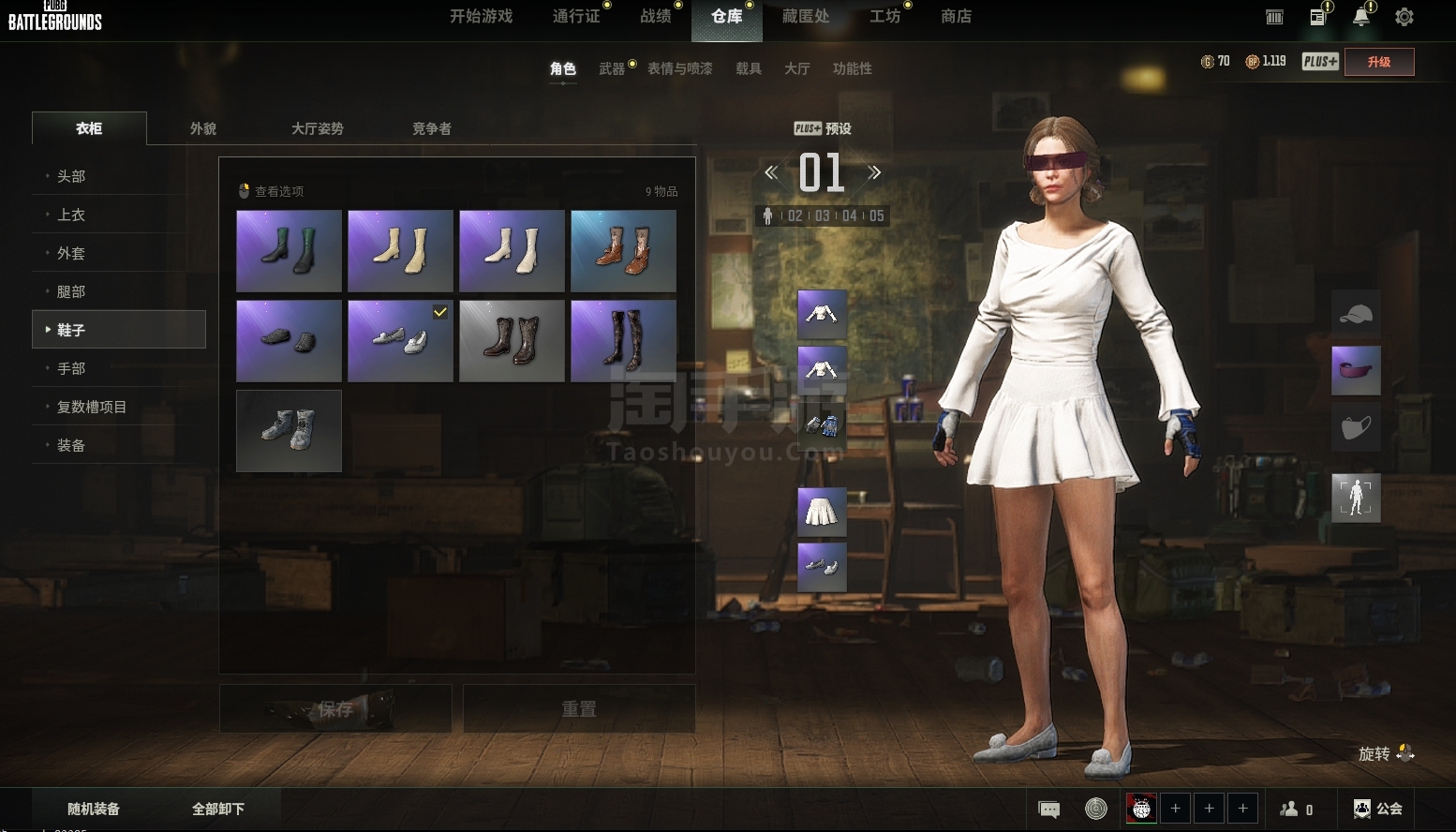Switch to the 武器 sub-tab

click(x=612, y=68)
